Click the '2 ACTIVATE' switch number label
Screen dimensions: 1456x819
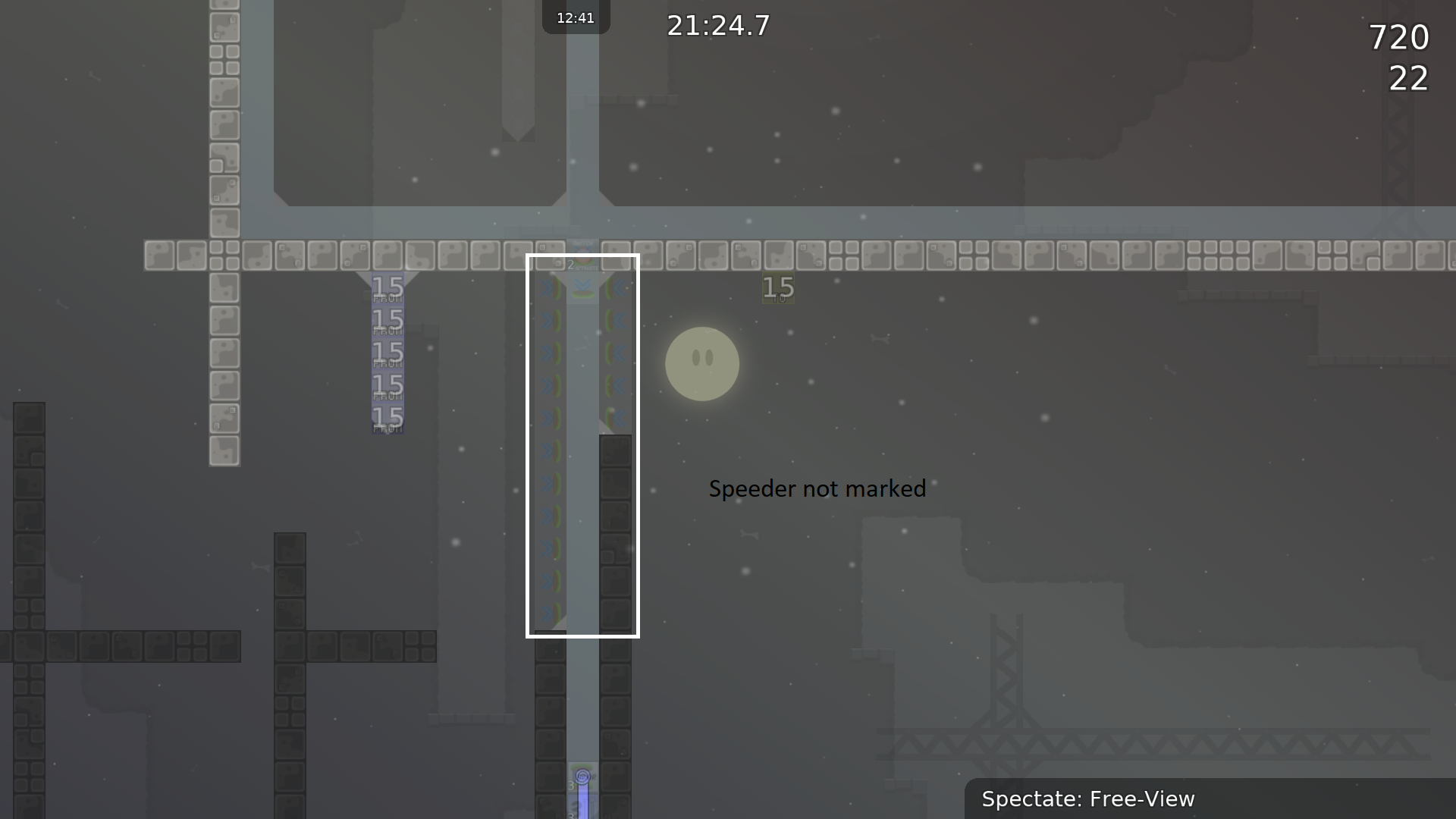point(571,265)
